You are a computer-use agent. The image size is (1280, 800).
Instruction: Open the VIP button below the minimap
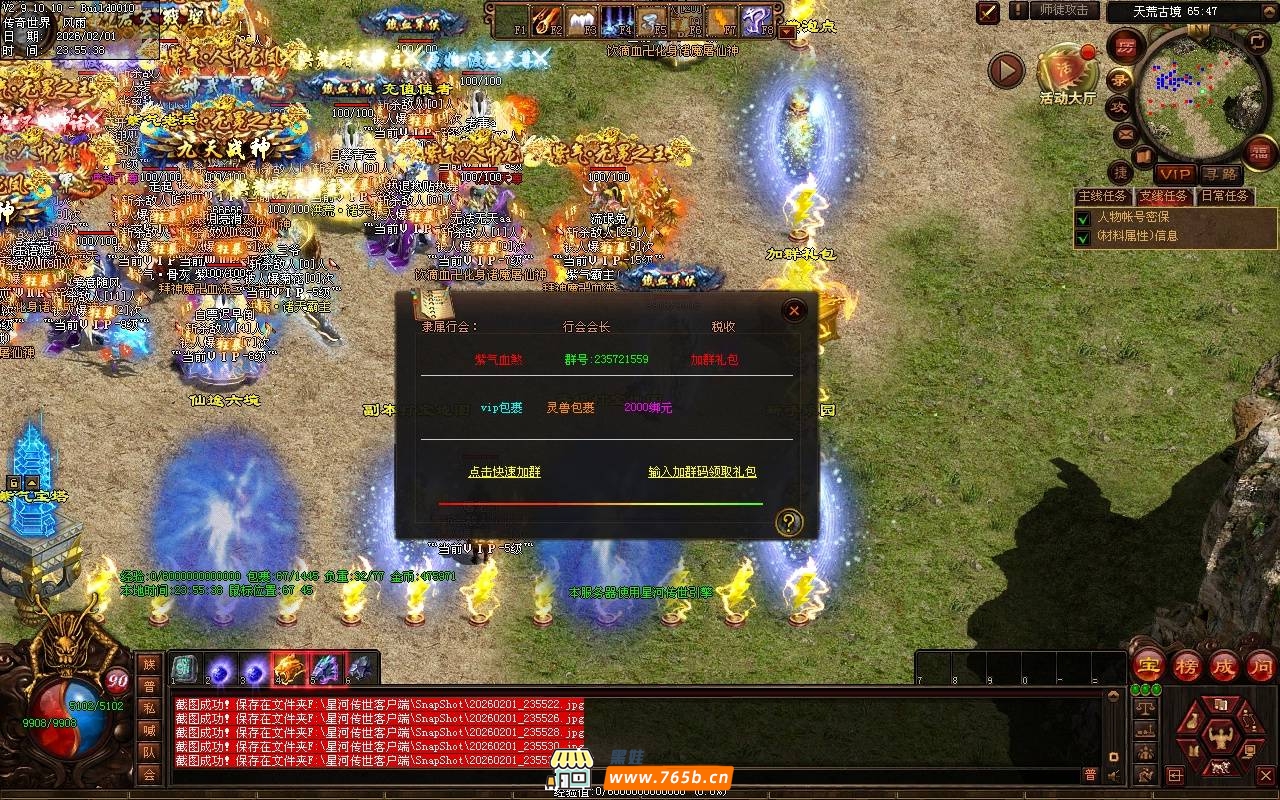(x=1175, y=174)
